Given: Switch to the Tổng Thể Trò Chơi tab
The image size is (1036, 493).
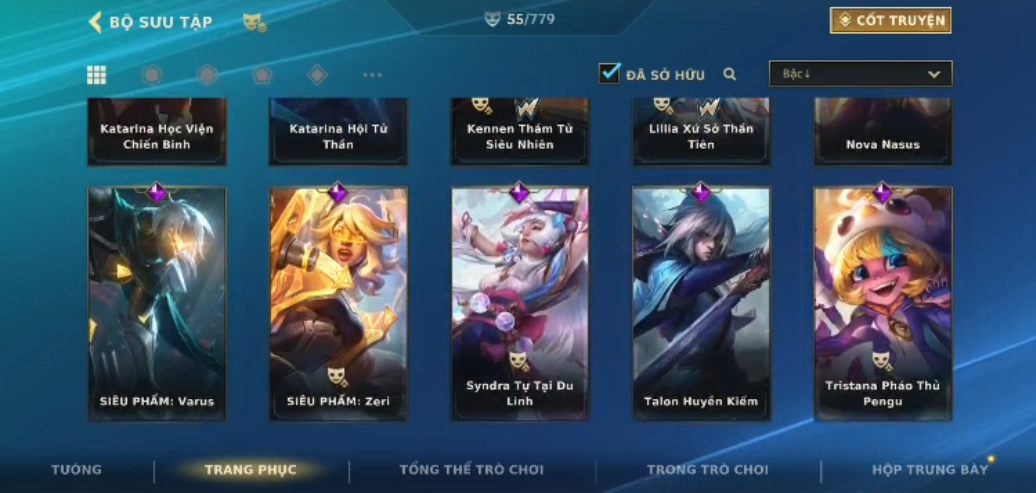Looking at the screenshot, I should 471,470.
